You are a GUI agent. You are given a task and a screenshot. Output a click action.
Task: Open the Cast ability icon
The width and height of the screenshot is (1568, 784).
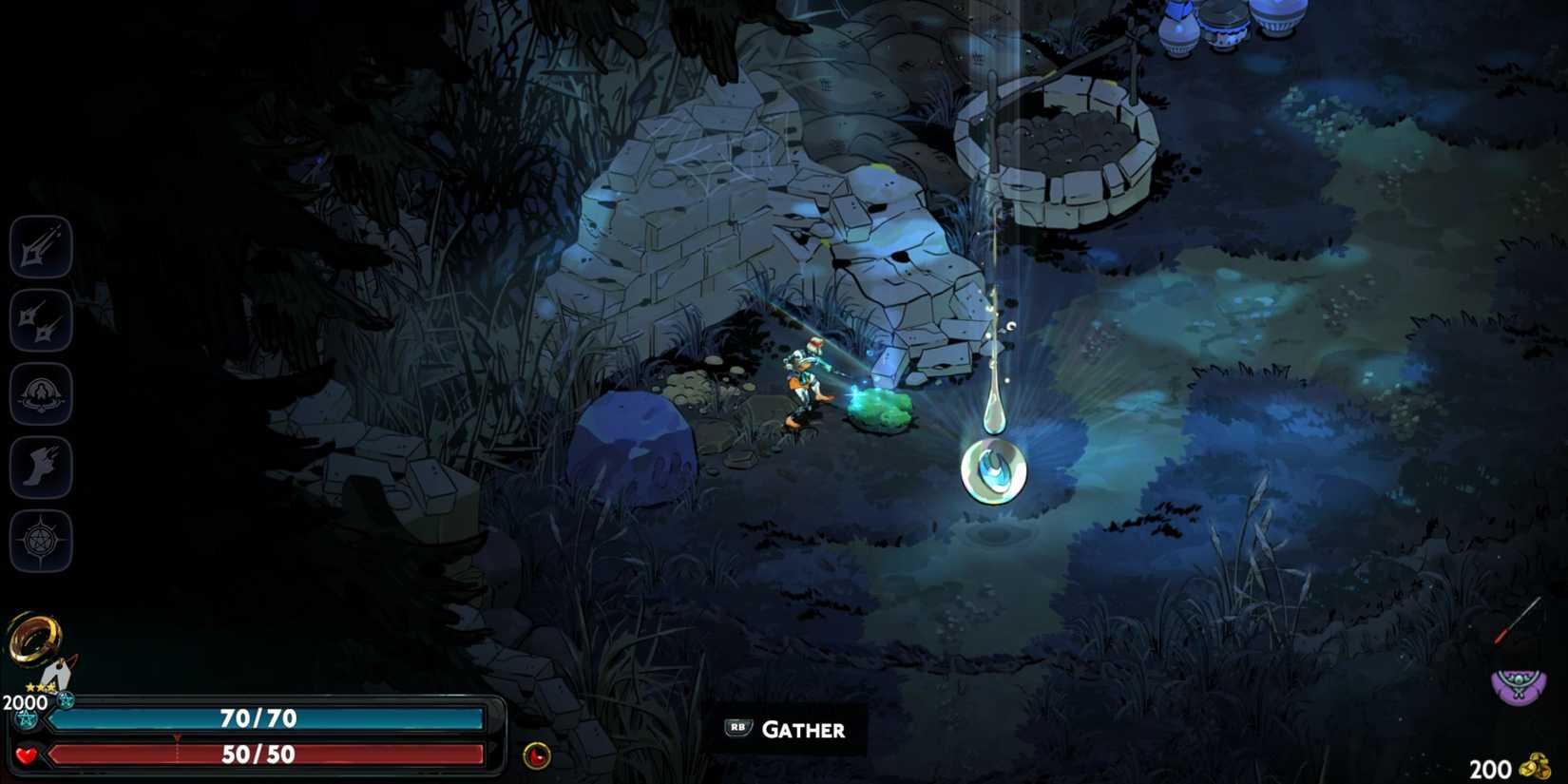pos(40,394)
